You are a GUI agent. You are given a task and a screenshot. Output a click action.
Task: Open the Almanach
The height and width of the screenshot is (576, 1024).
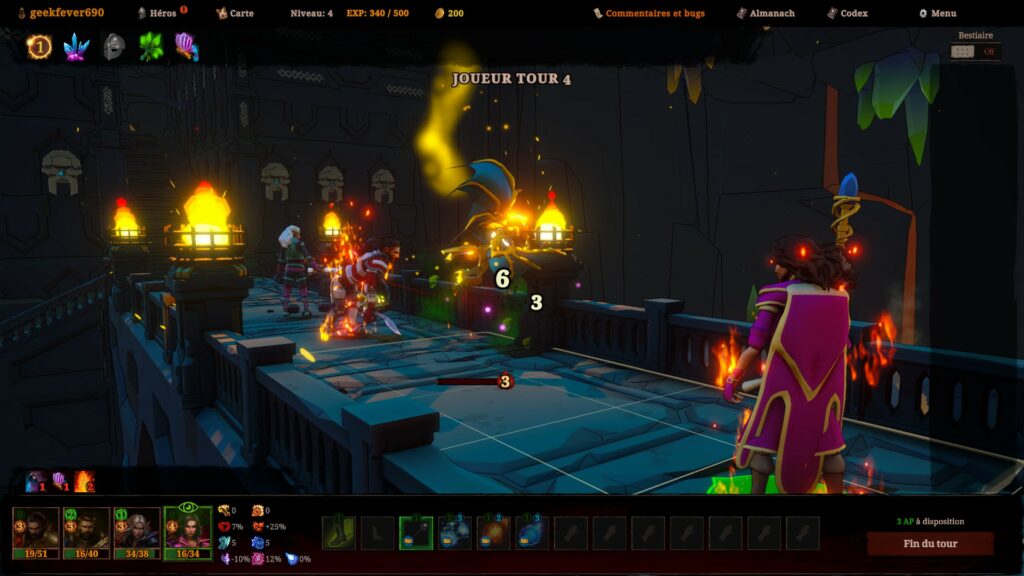click(x=772, y=13)
